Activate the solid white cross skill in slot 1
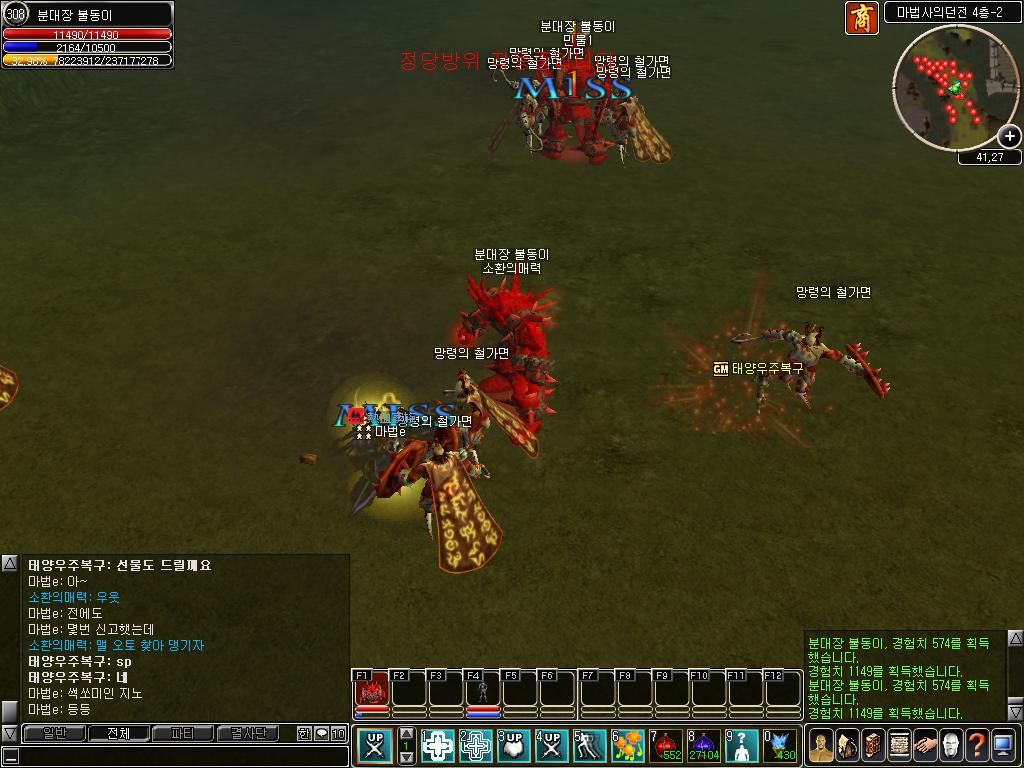 [x=438, y=746]
